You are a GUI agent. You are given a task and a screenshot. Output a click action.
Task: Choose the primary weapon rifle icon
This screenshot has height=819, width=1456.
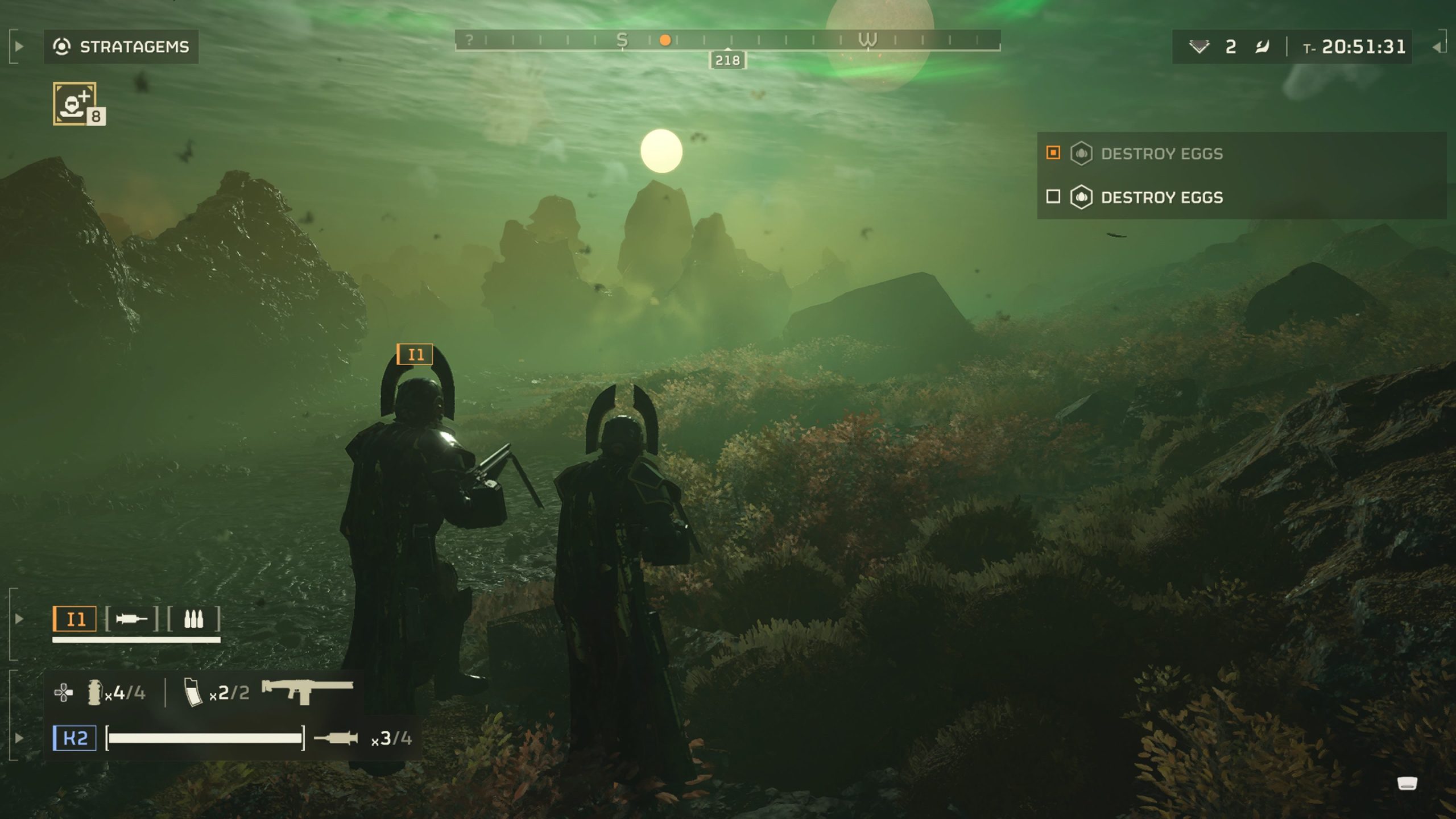(x=307, y=690)
